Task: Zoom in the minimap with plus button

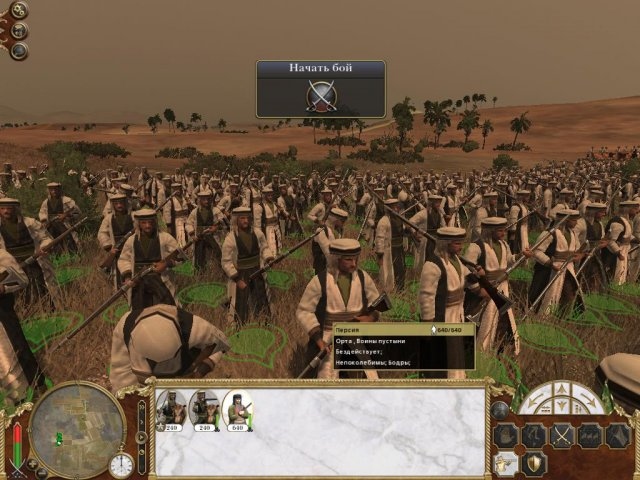Action: (31, 464)
